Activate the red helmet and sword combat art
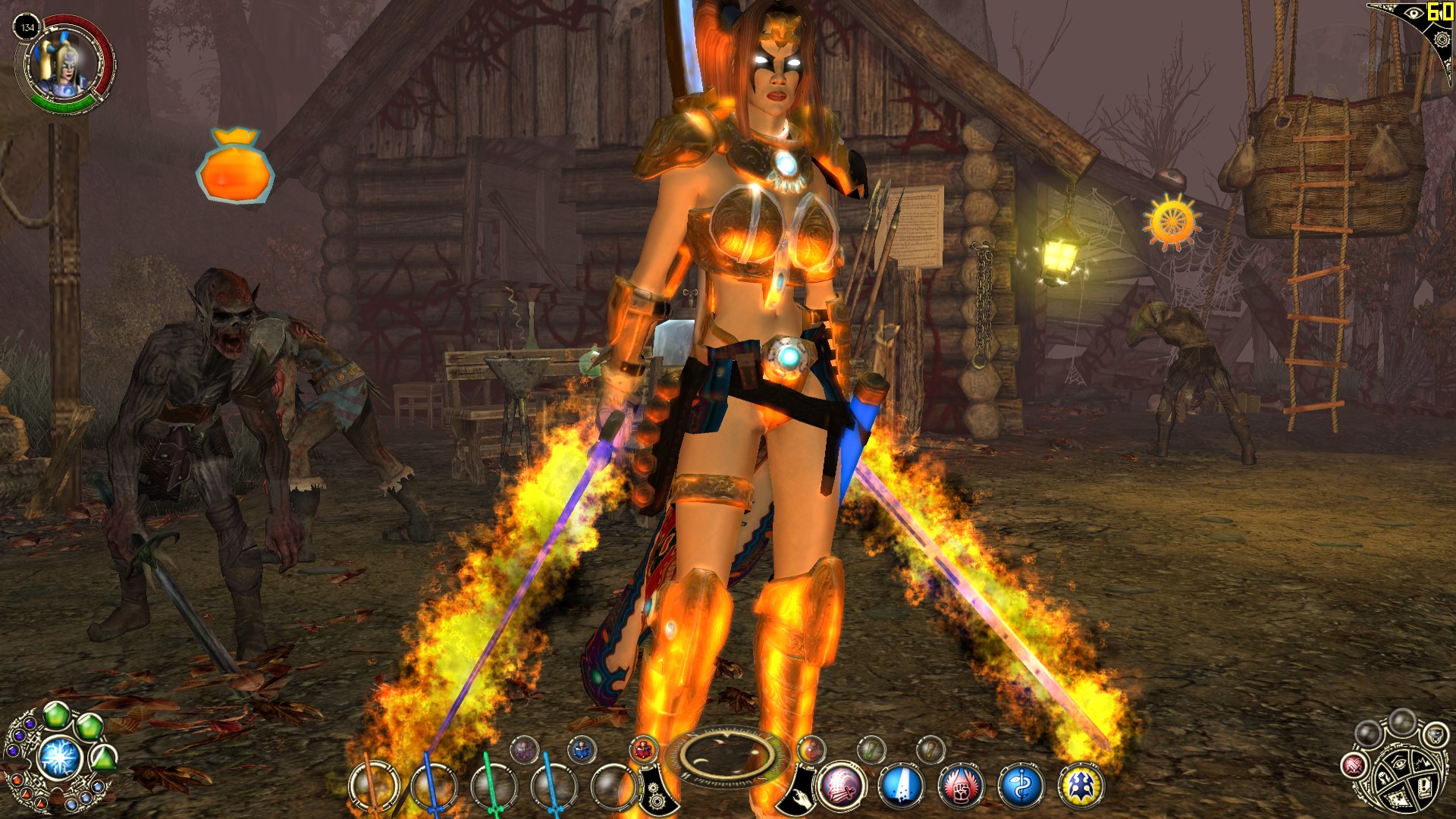 click(x=841, y=786)
